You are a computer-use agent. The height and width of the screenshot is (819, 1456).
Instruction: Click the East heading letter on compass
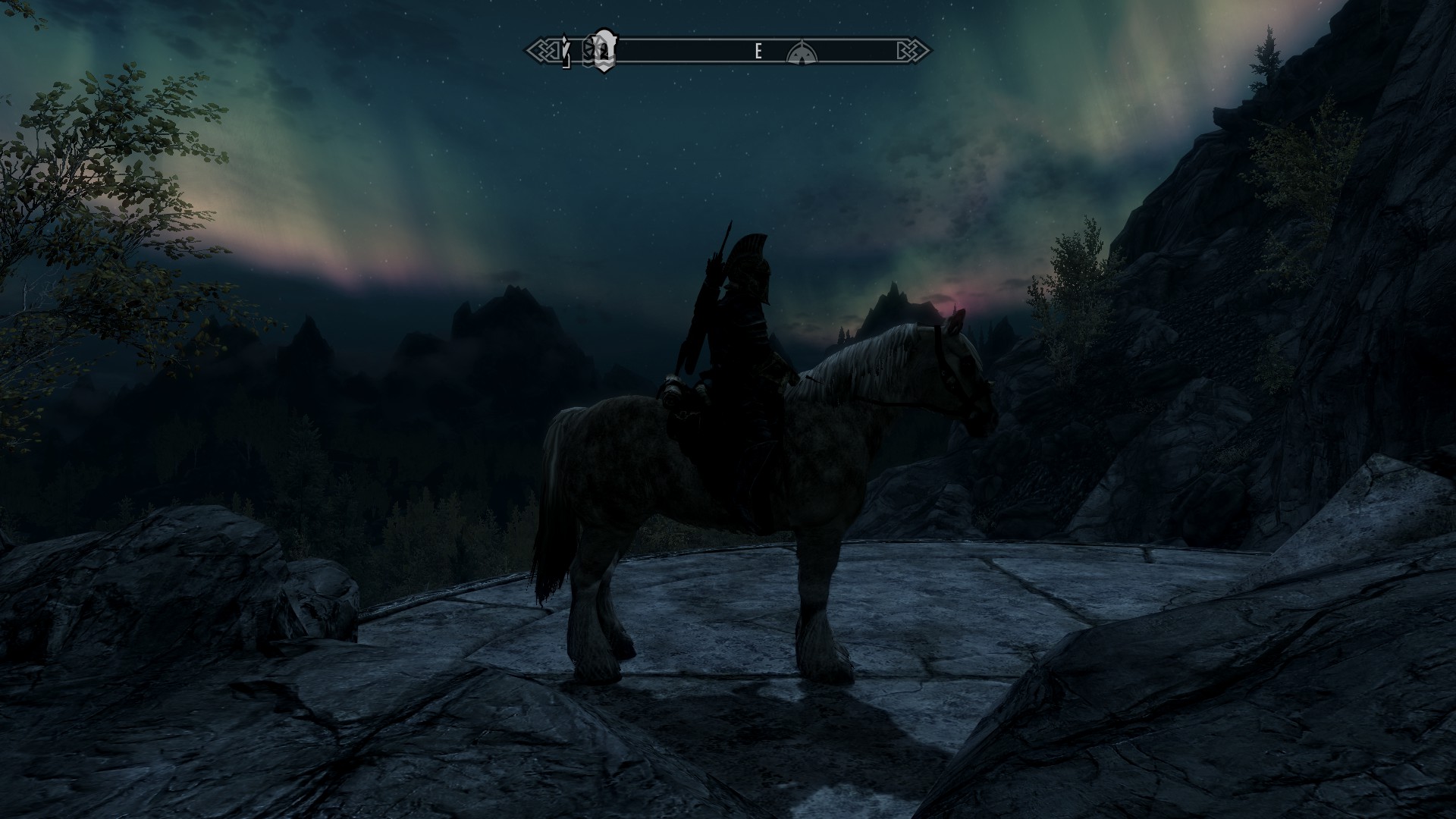click(758, 52)
